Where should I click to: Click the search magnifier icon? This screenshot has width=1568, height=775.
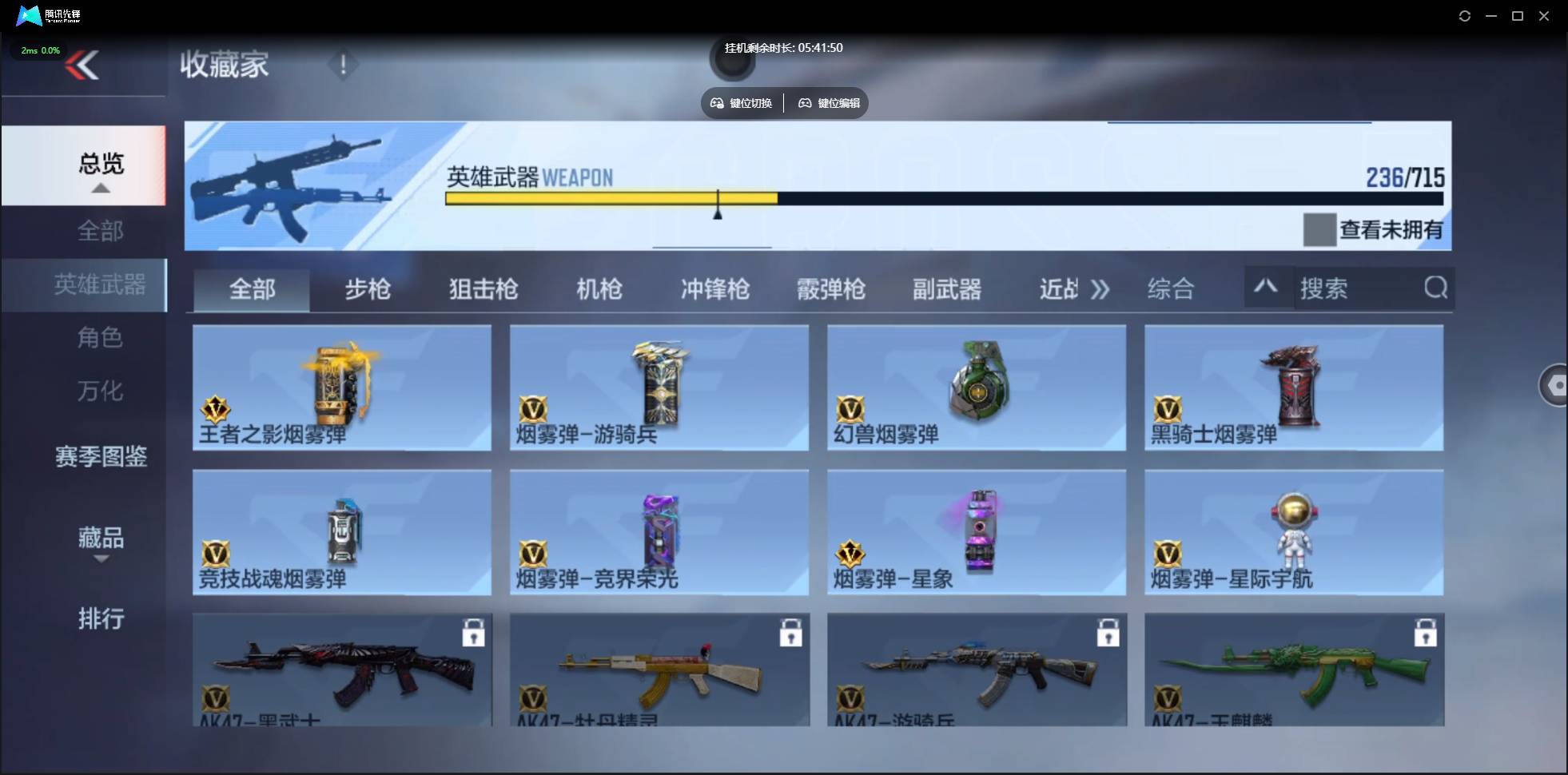pos(1435,288)
